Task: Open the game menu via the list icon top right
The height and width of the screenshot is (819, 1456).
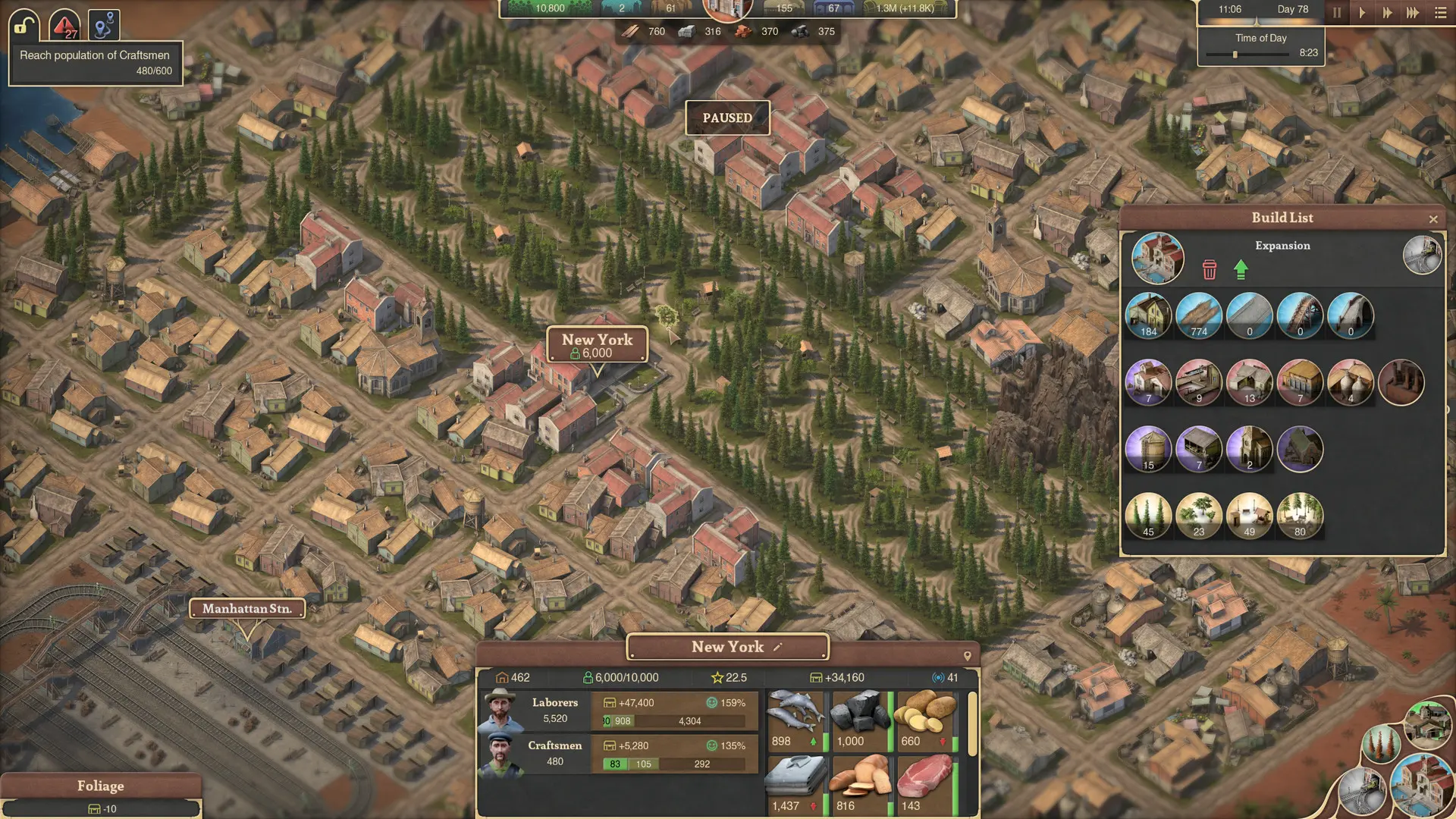Action: coord(1439,11)
